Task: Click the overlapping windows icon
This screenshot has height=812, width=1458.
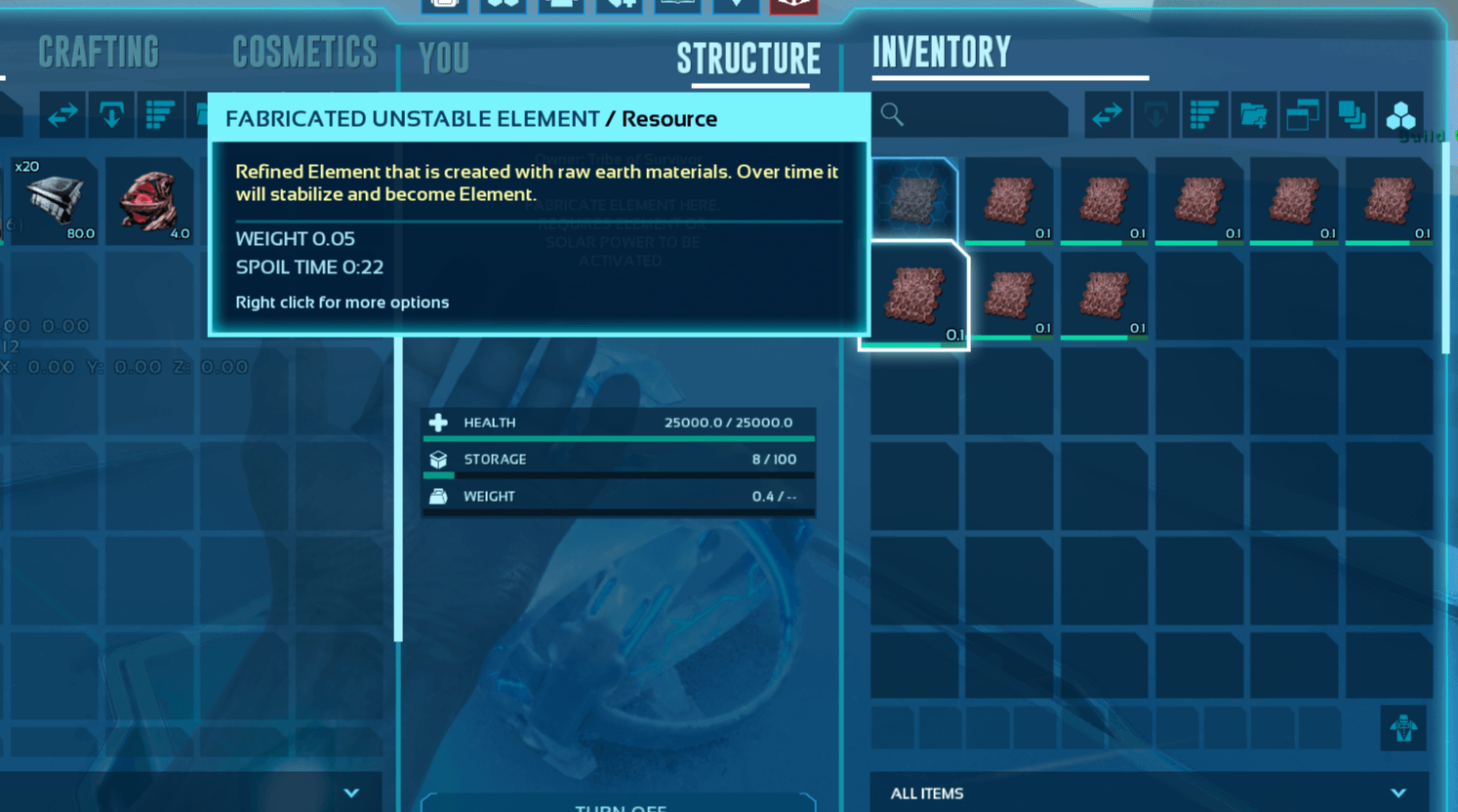Action: [x=1302, y=115]
